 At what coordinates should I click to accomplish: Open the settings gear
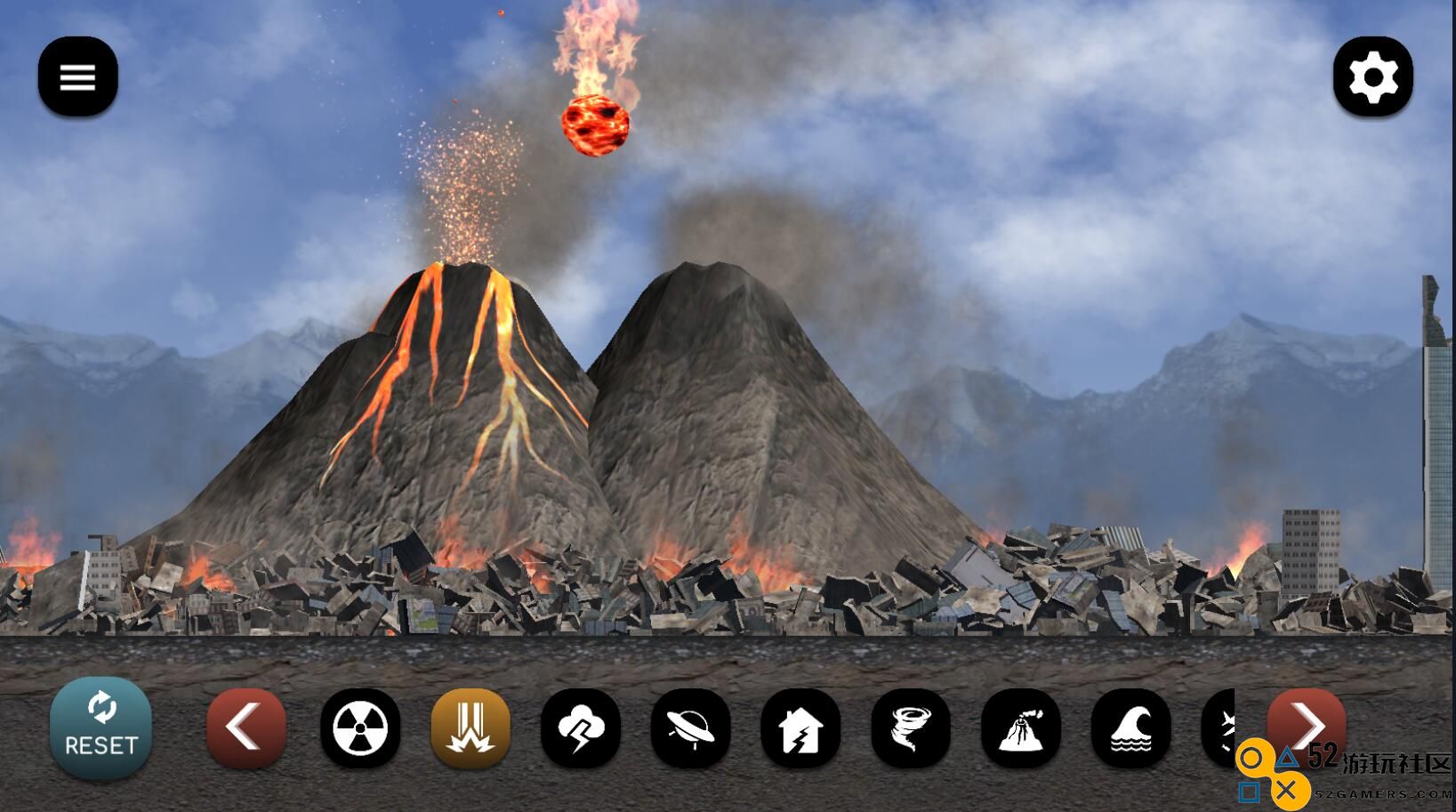click(1372, 77)
